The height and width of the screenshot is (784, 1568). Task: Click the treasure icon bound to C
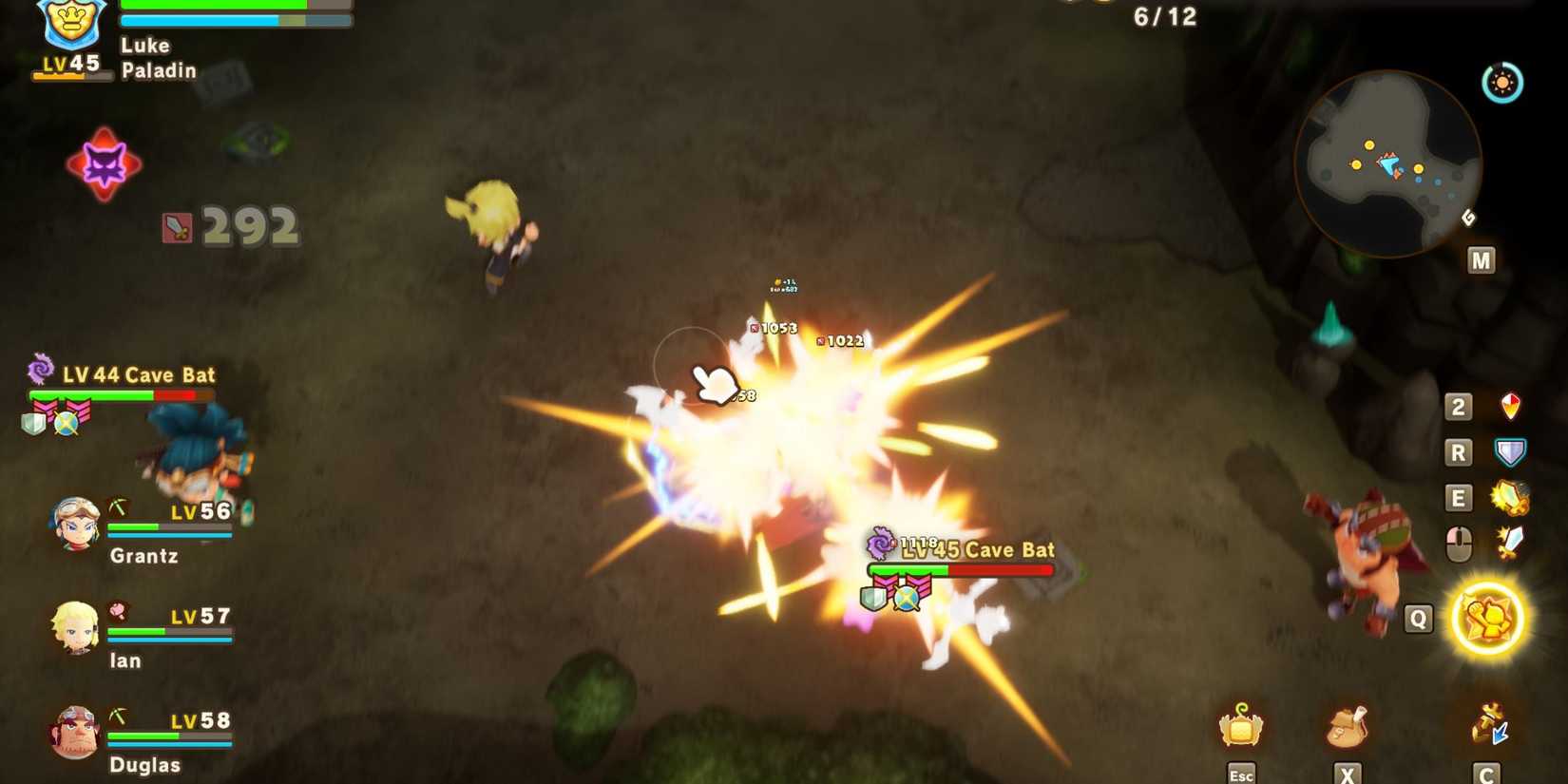click(1487, 724)
